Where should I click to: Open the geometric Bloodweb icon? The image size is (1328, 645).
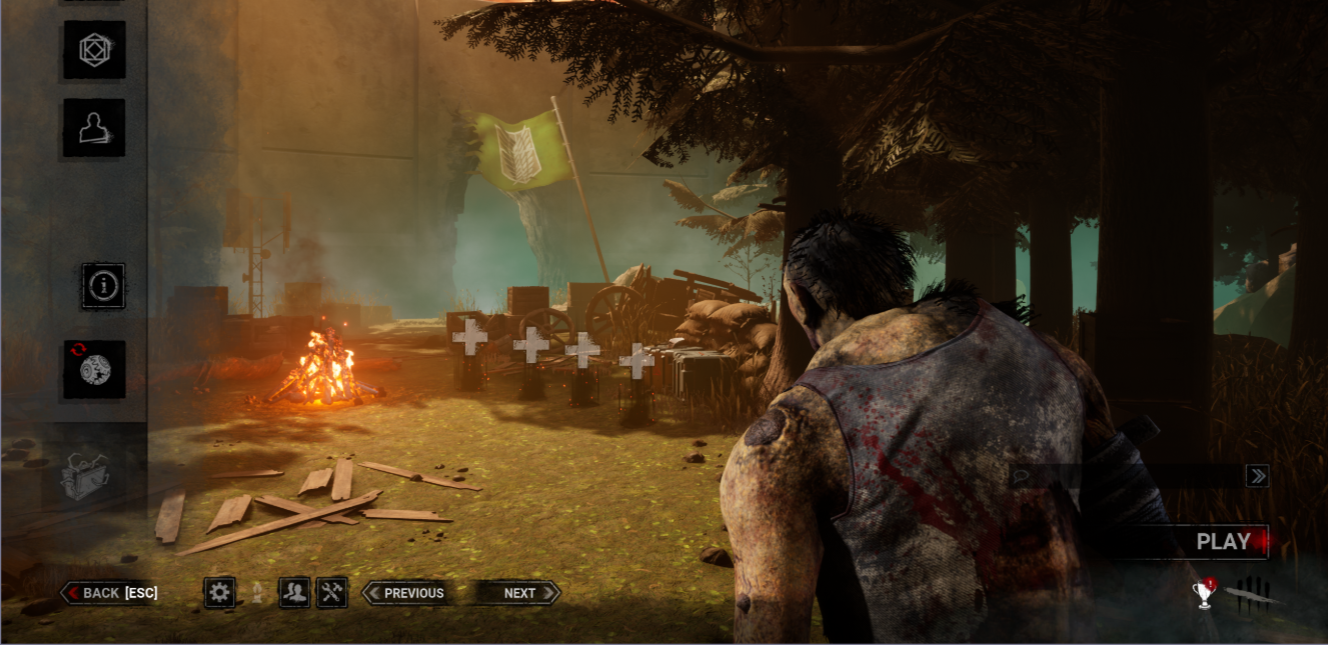(95, 49)
